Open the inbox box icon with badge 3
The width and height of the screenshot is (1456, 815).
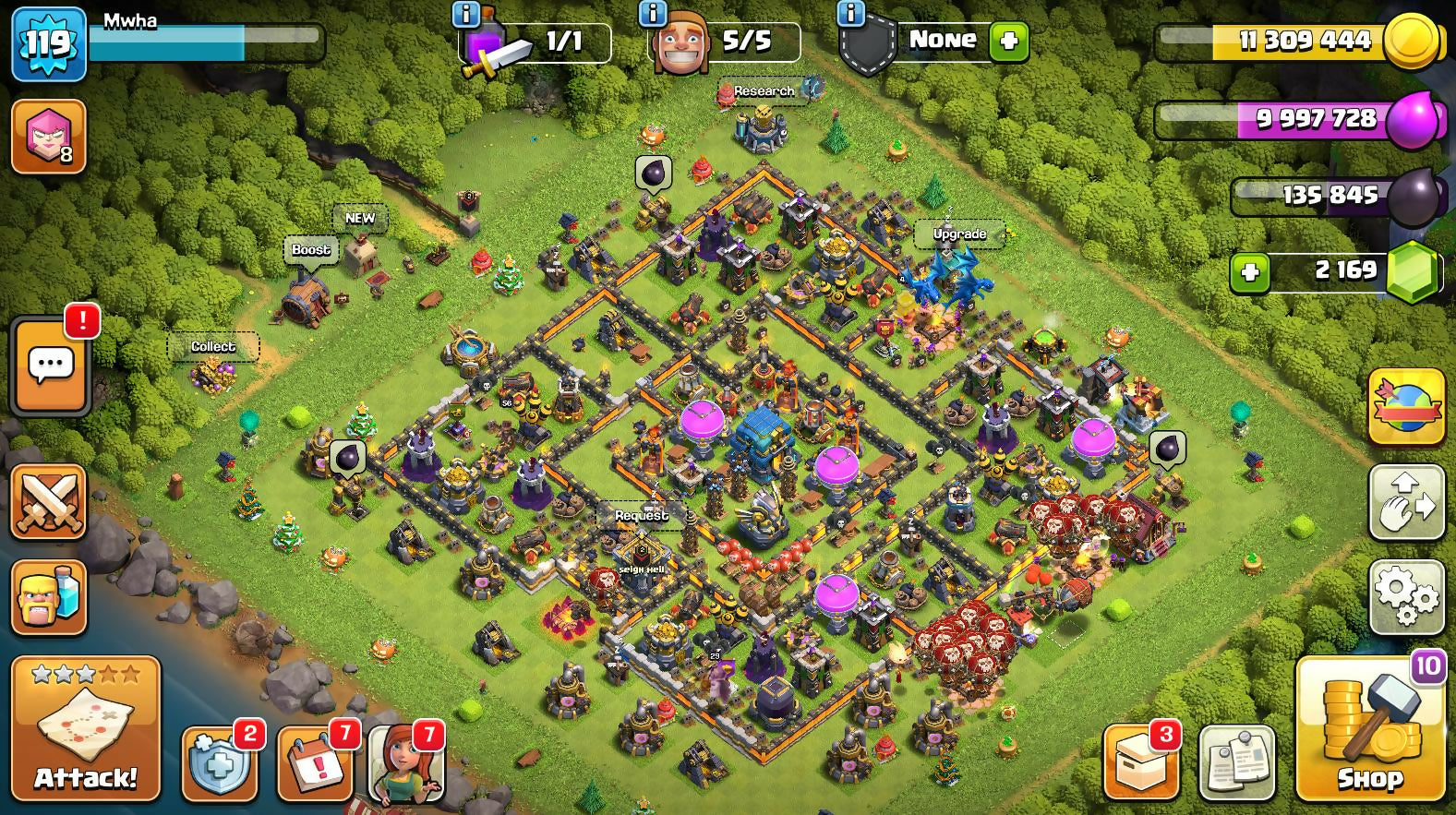click(1140, 762)
